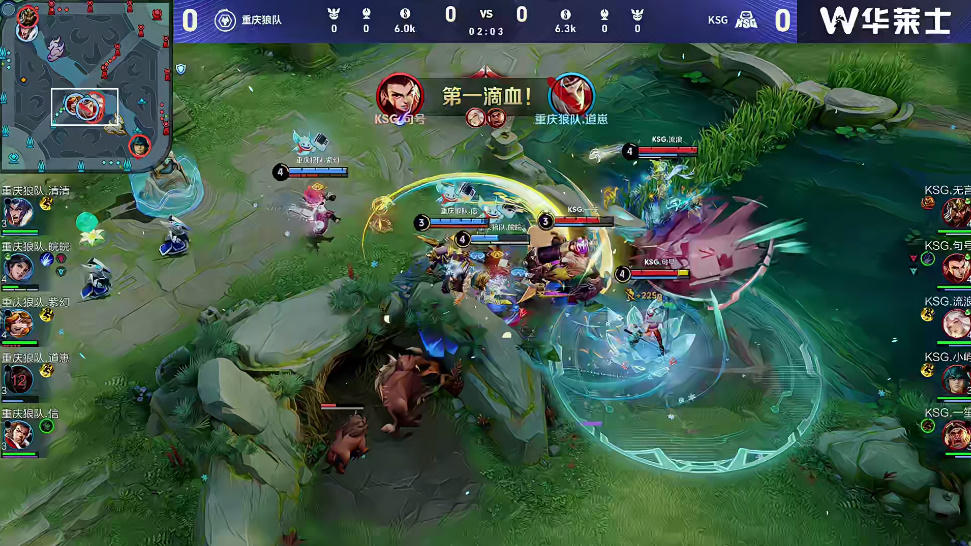Select KSG.小崎 player portrait
The height and width of the screenshot is (546, 971).
tap(955, 379)
